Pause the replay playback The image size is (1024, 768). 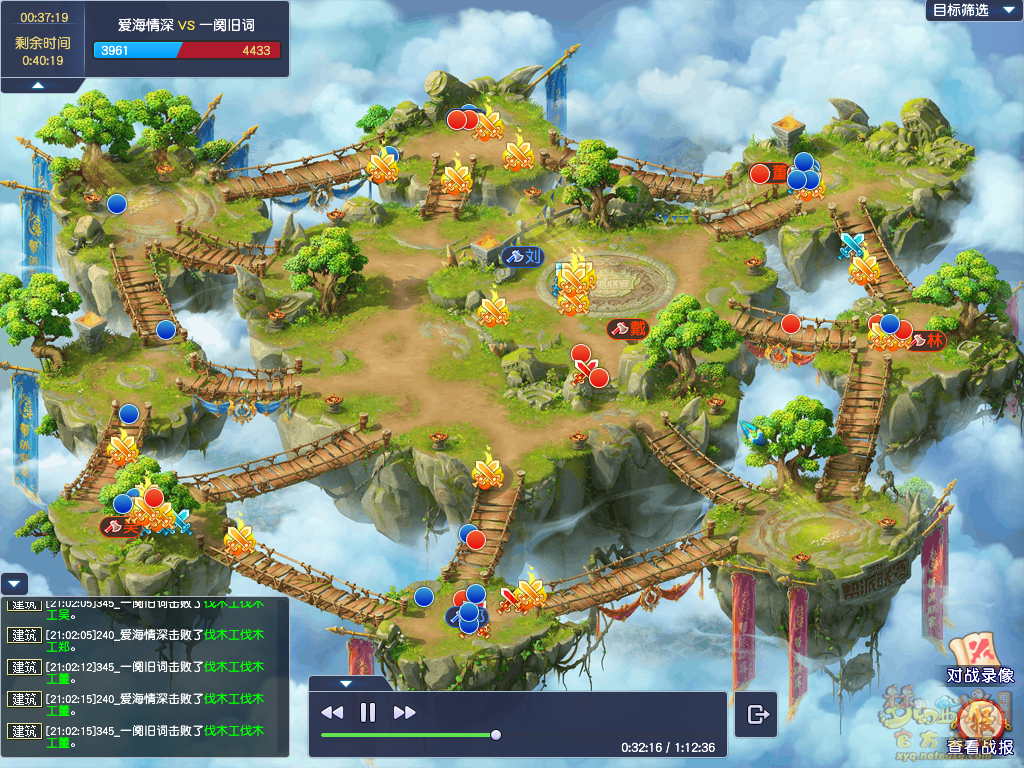[368, 713]
